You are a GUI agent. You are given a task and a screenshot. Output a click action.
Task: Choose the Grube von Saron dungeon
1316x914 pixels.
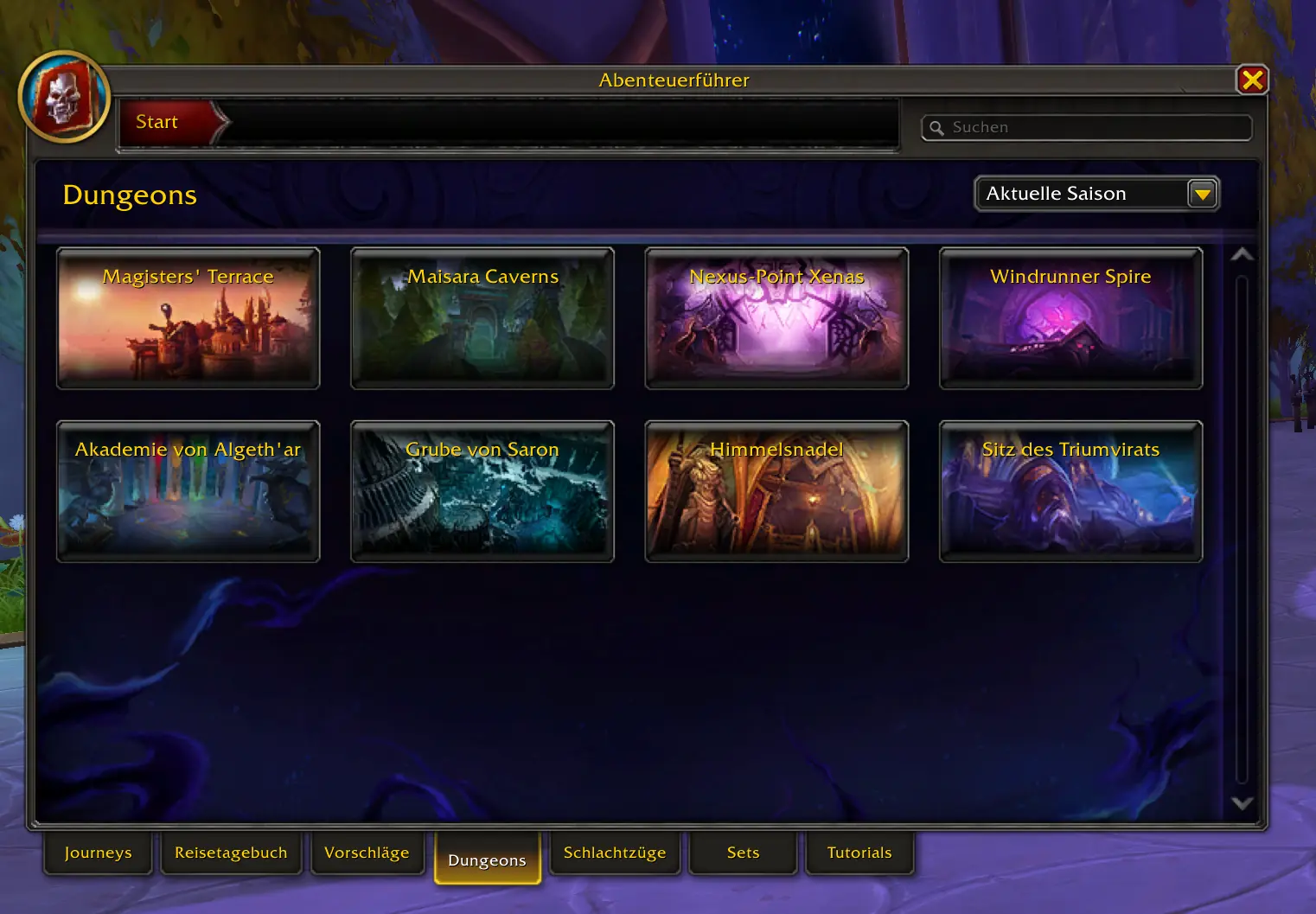[x=482, y=491]
